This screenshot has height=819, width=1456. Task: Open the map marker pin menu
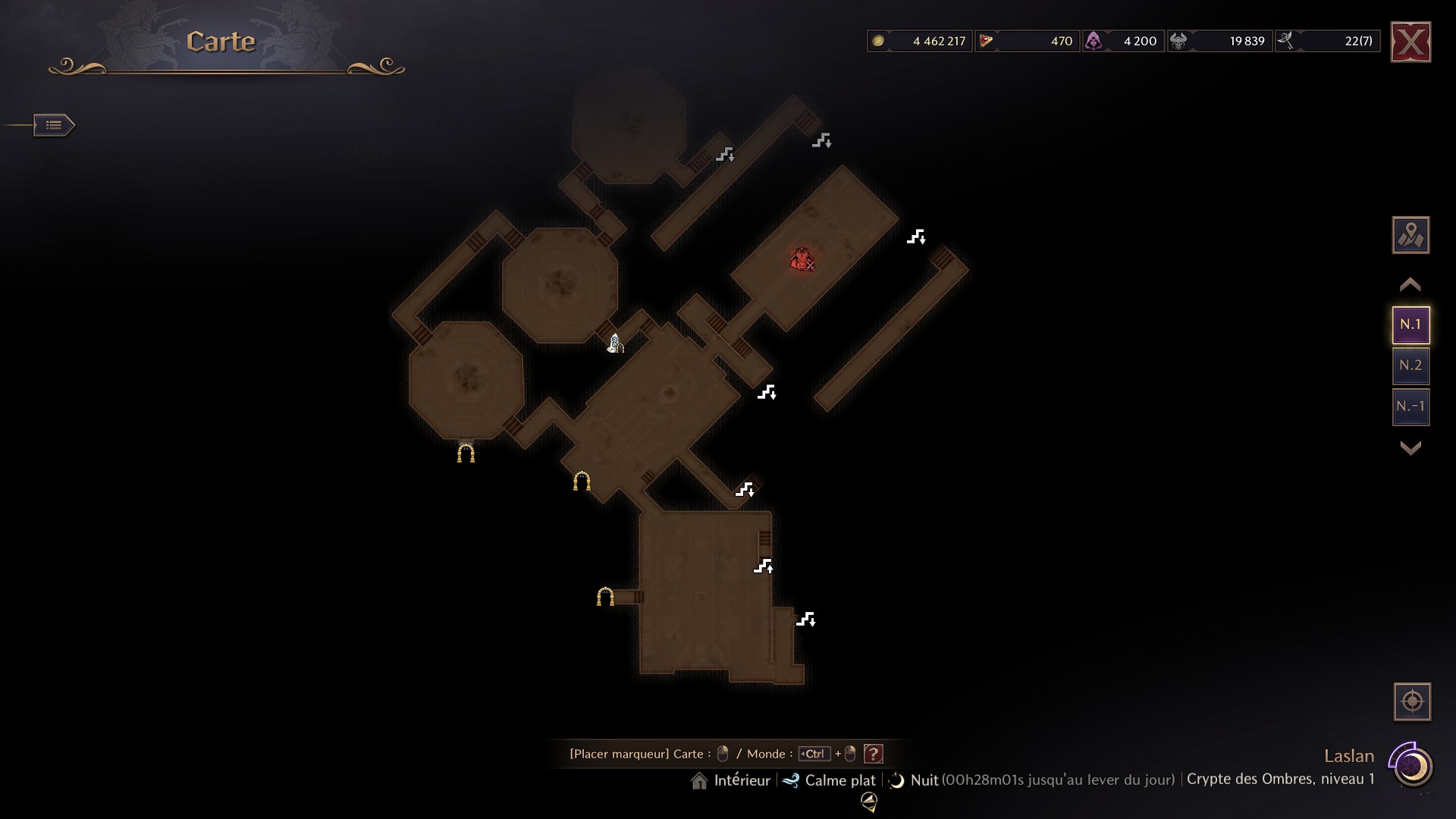tap(1410, 235)
